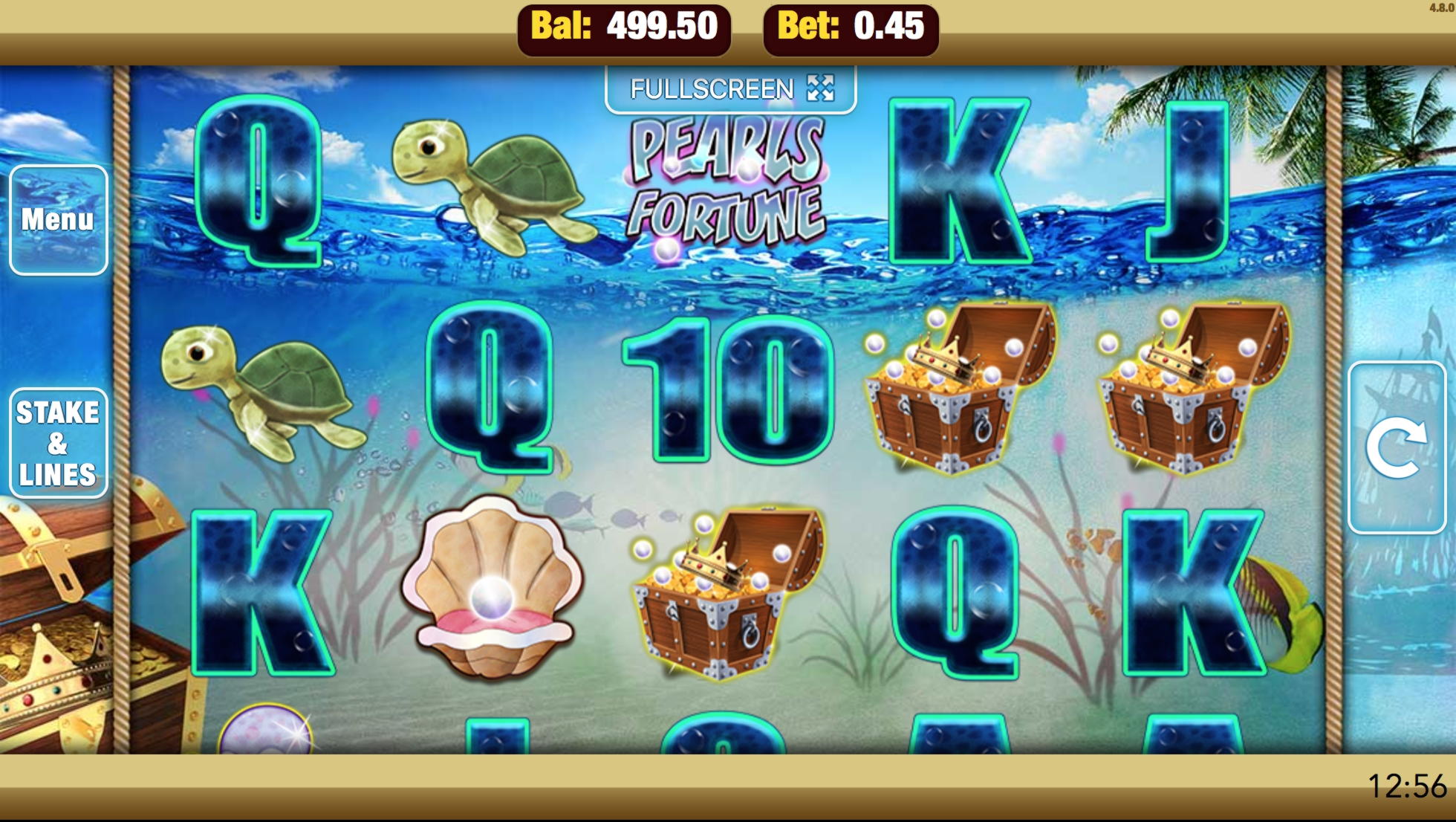
Task: Open the Menu button
Action: pyautogui.click(x=58, y=220)
